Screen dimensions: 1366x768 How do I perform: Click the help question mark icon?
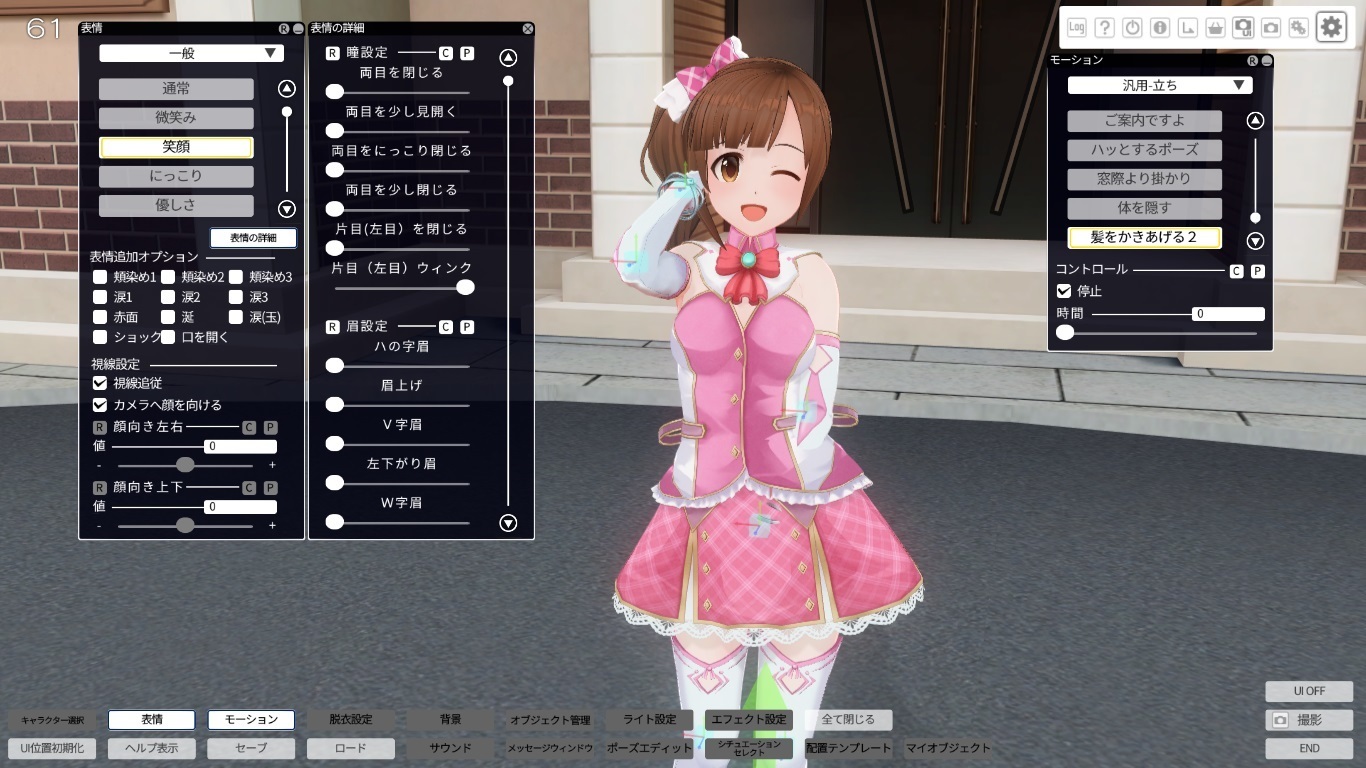pyautogui.click(x=1105, y=27)
